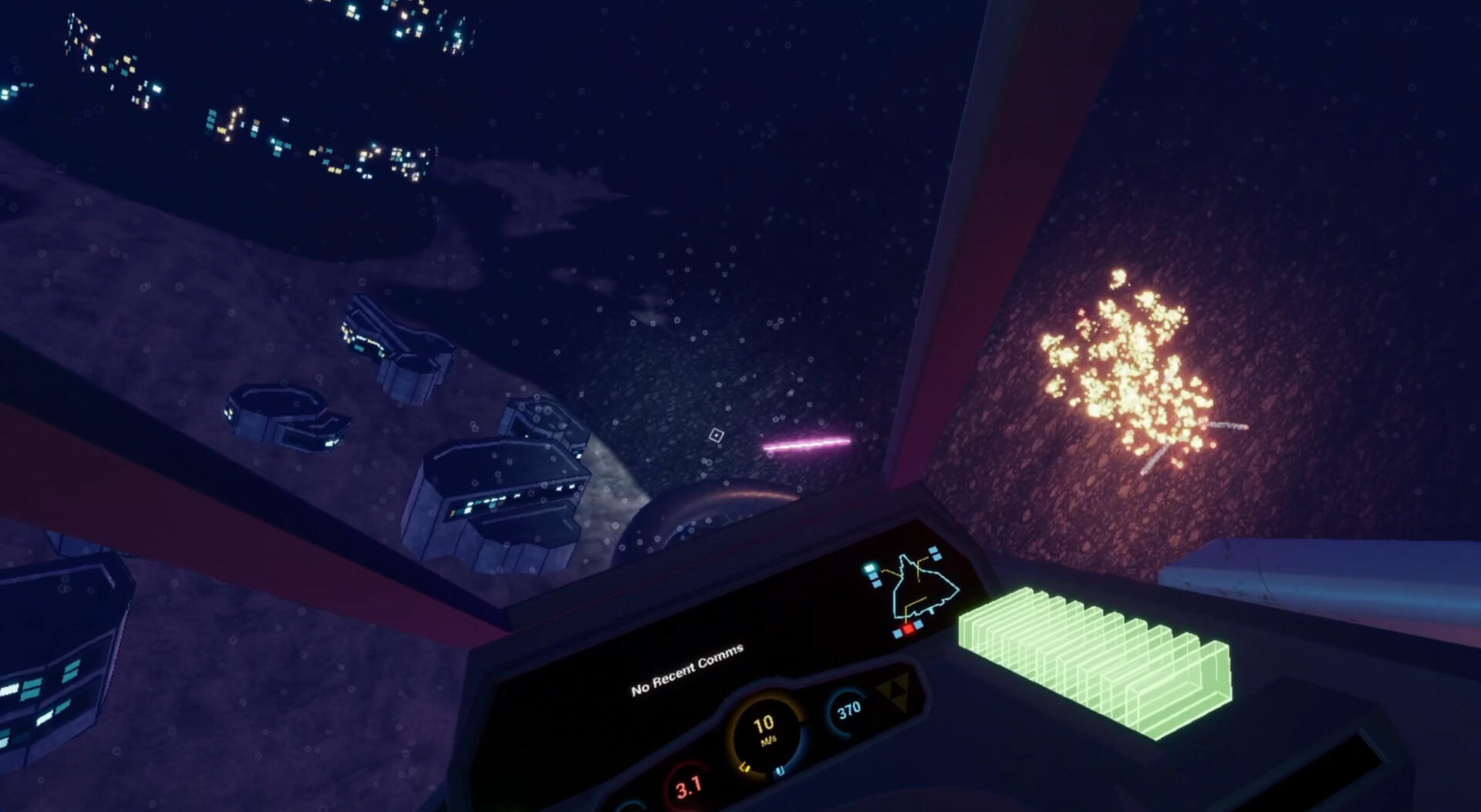The width and height of the screenshot is (1481, 812).
Task: Click the yellow throttle marker under the speed gauge
Action: tap(745, 767)
